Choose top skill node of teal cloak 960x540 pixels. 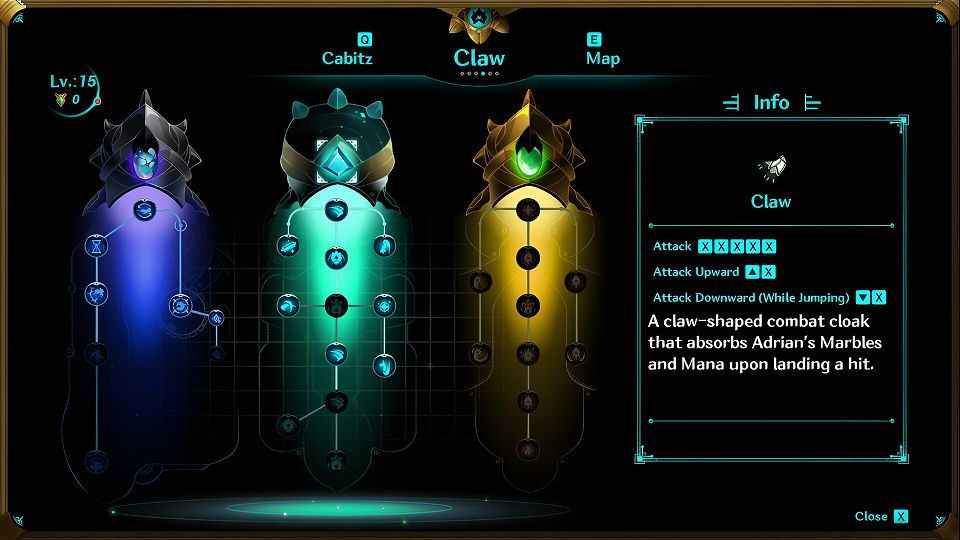coord(336,211)
